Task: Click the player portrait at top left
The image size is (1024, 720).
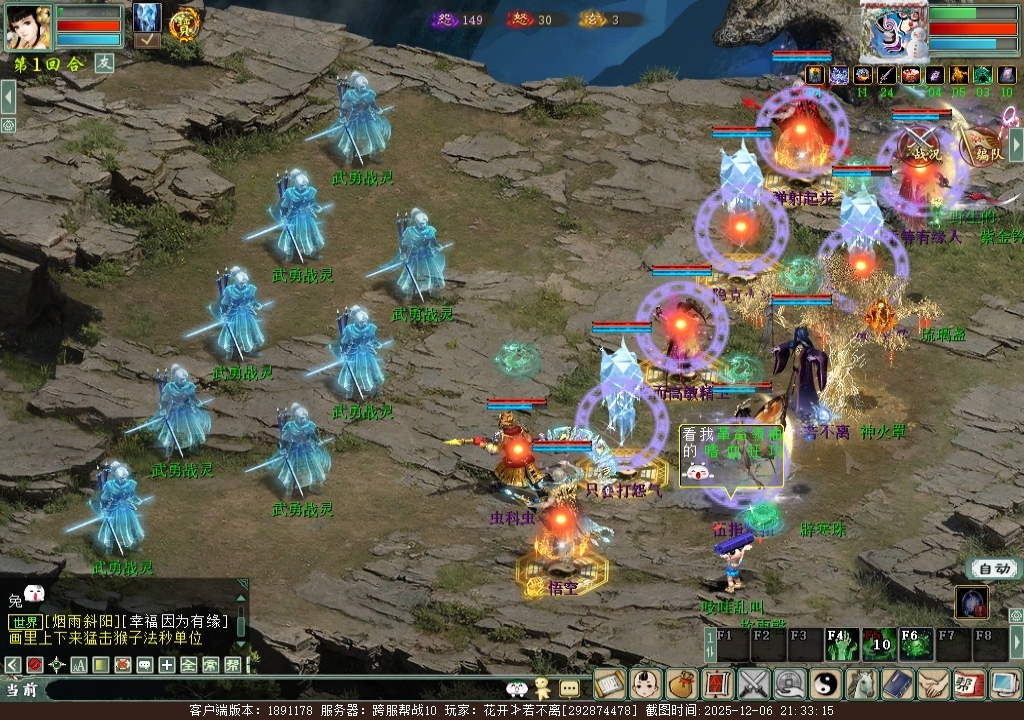Action: click(x=28, y=27)
